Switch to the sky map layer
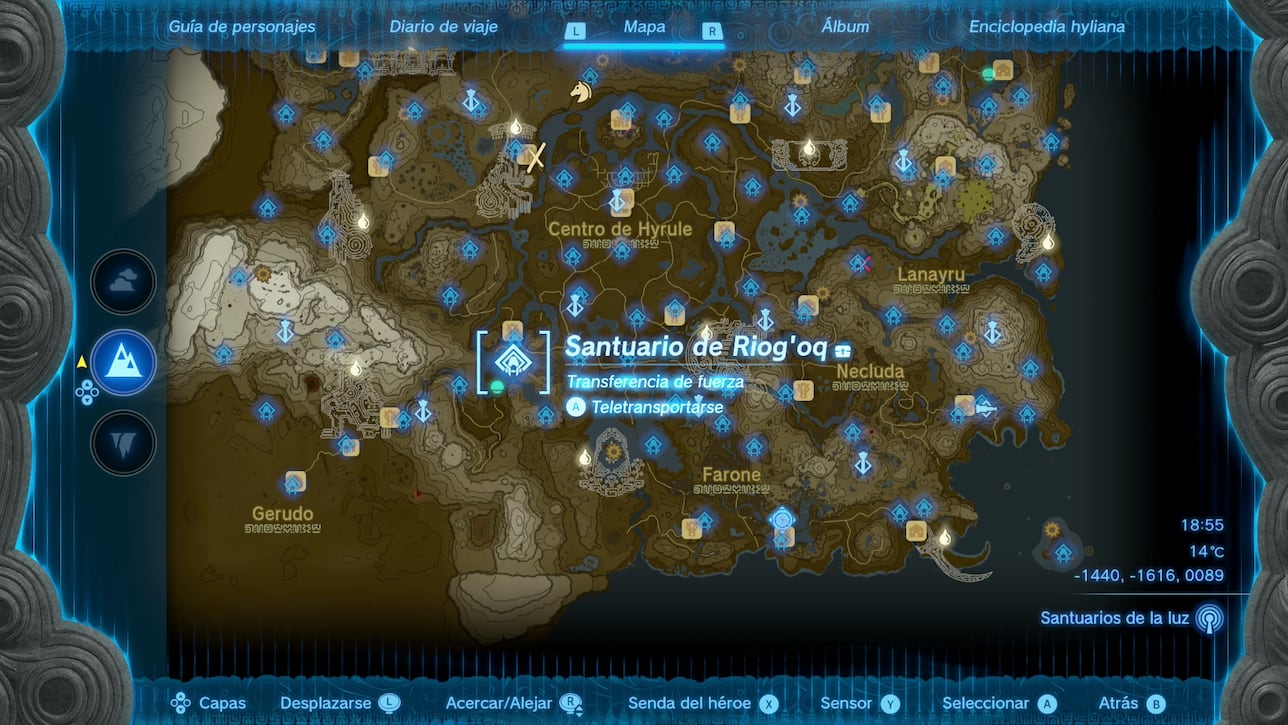The width and height of the screenshot is (1288, 725). [122, 282]
